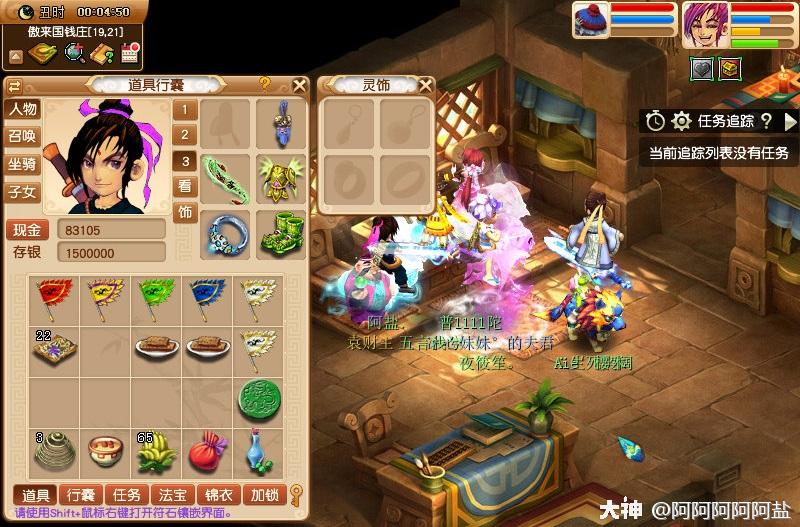Screen dimensions: 800x527
Task: Switch to the 行囊 bag tab
Action: (80, 494)
